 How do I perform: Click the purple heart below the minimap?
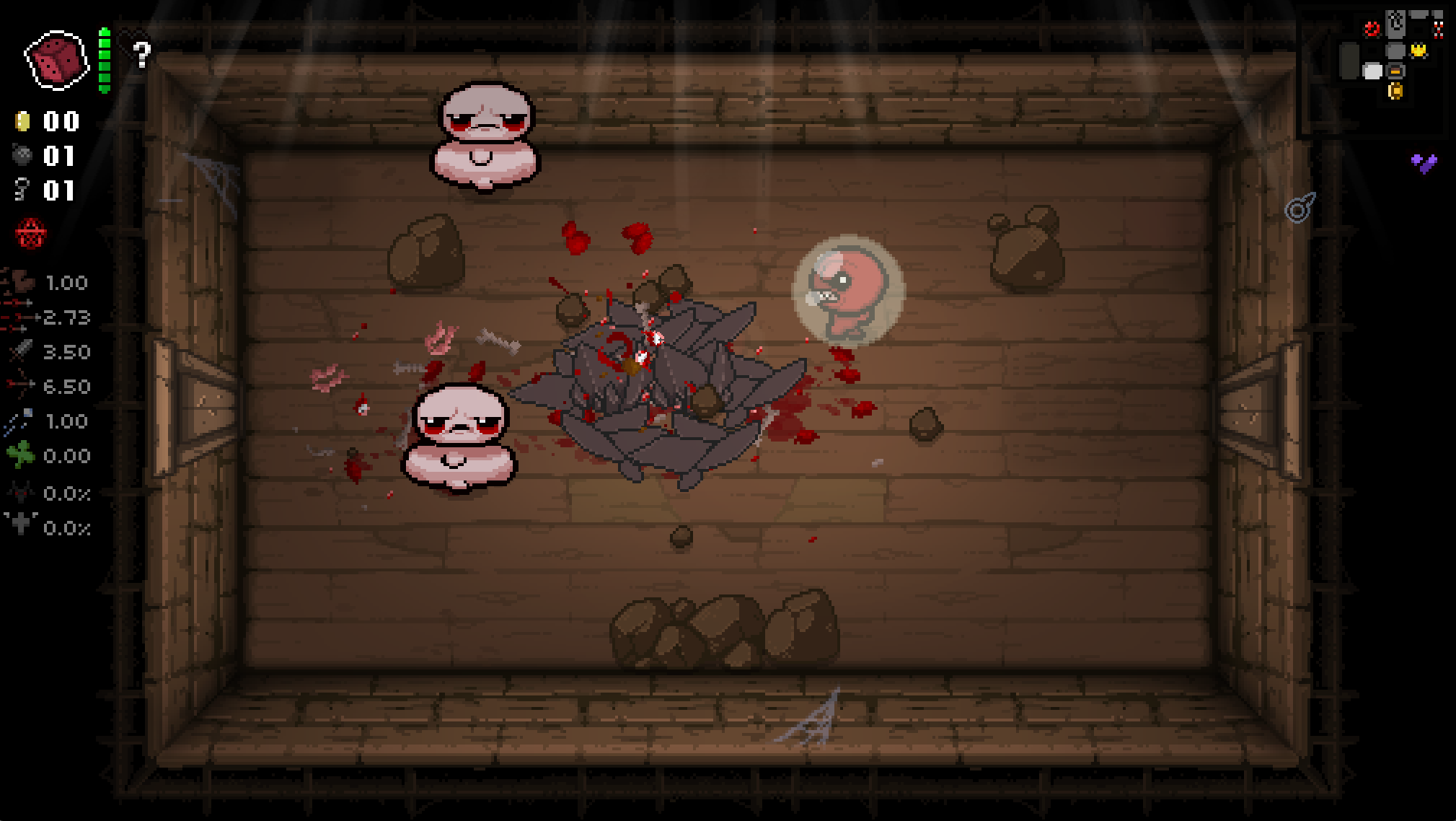pyautogui.click(x=1422, y=162)
